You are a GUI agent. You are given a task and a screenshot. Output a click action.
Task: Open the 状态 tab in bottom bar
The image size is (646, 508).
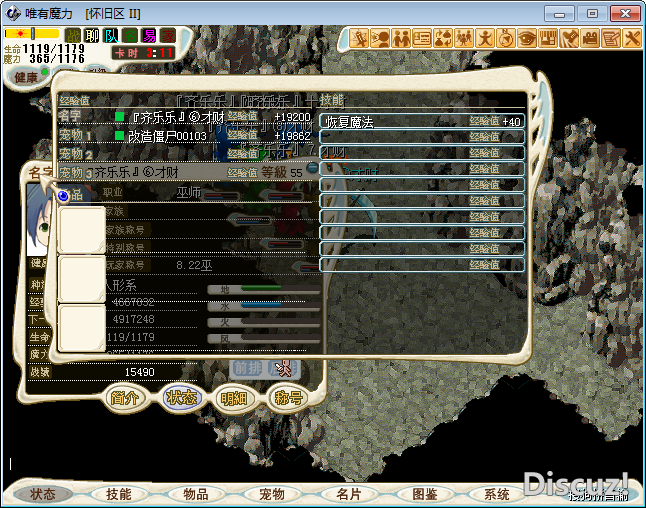click(x=43, y=494)
